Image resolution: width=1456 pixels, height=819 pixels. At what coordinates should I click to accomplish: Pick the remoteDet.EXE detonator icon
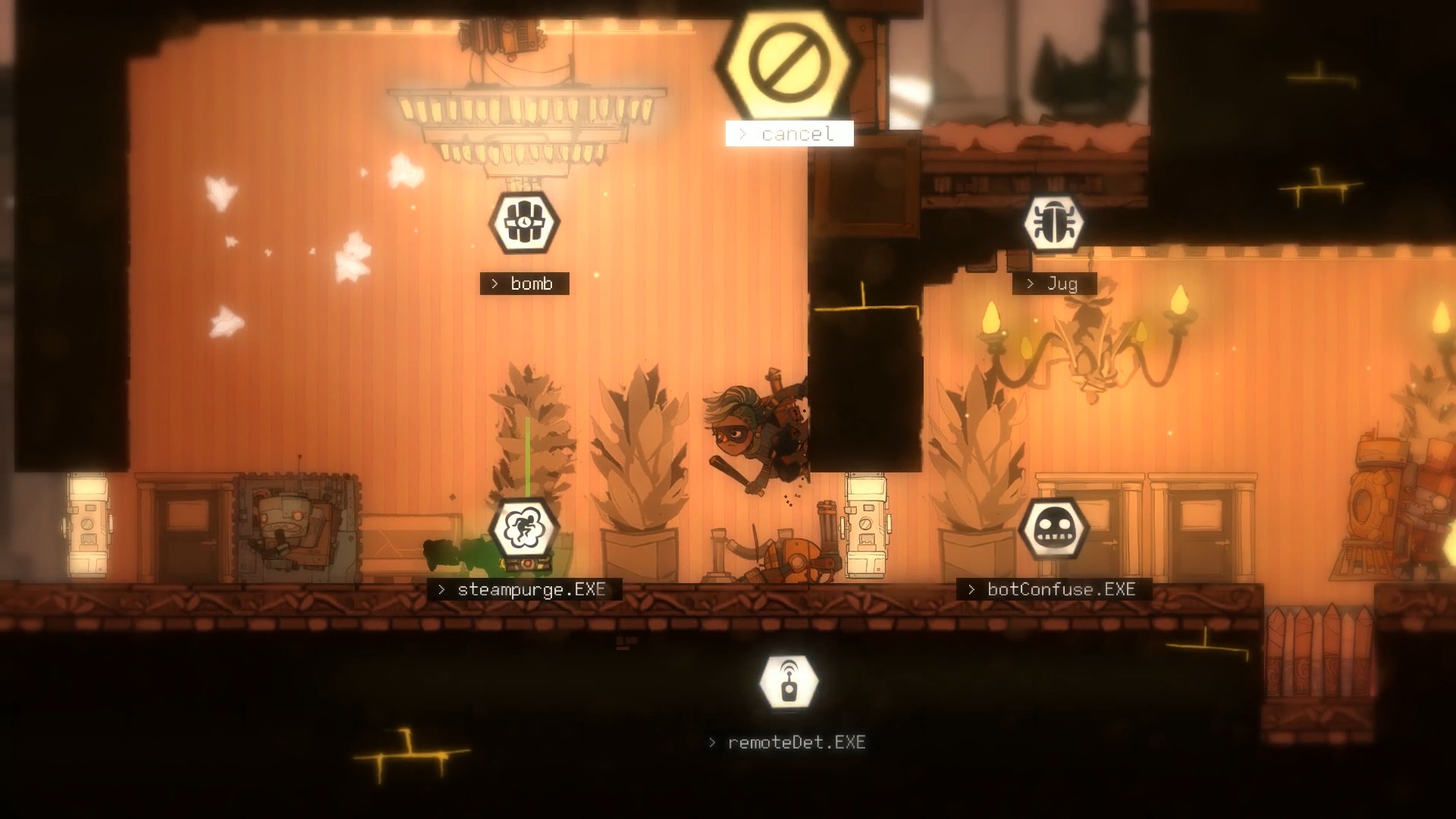coord(789,681)
